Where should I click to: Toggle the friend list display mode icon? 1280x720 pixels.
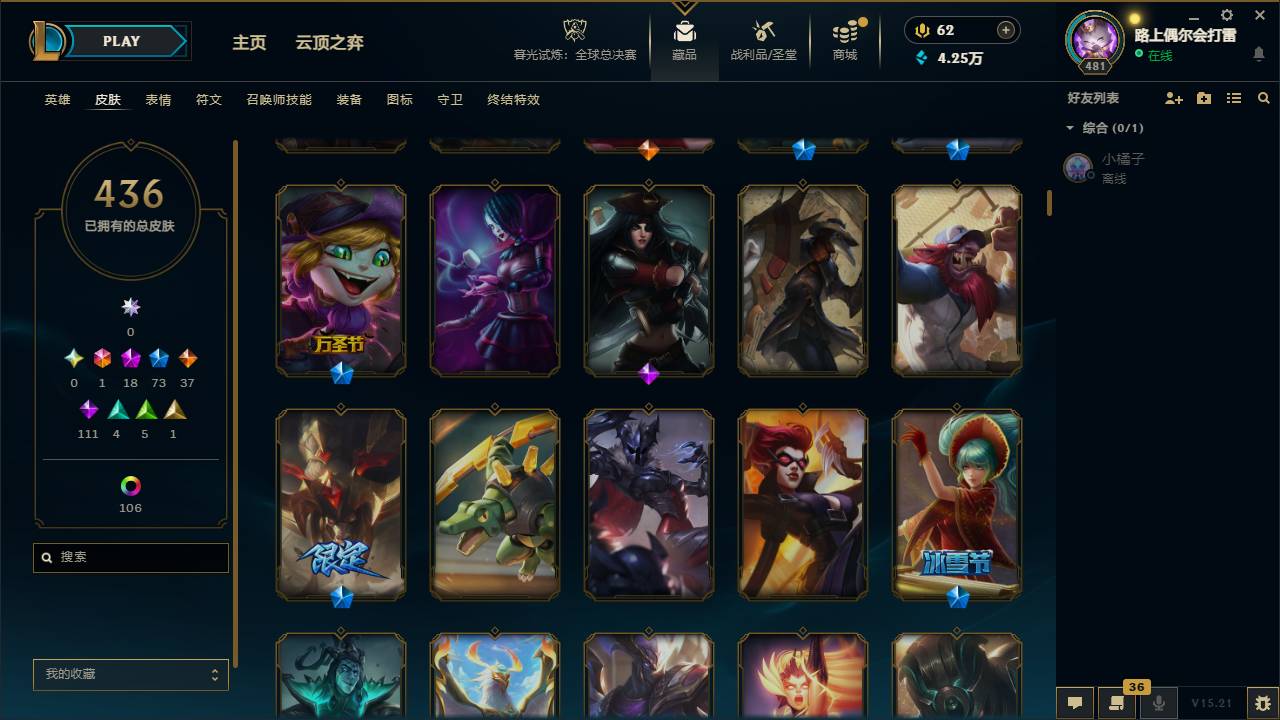[1234, 98]
